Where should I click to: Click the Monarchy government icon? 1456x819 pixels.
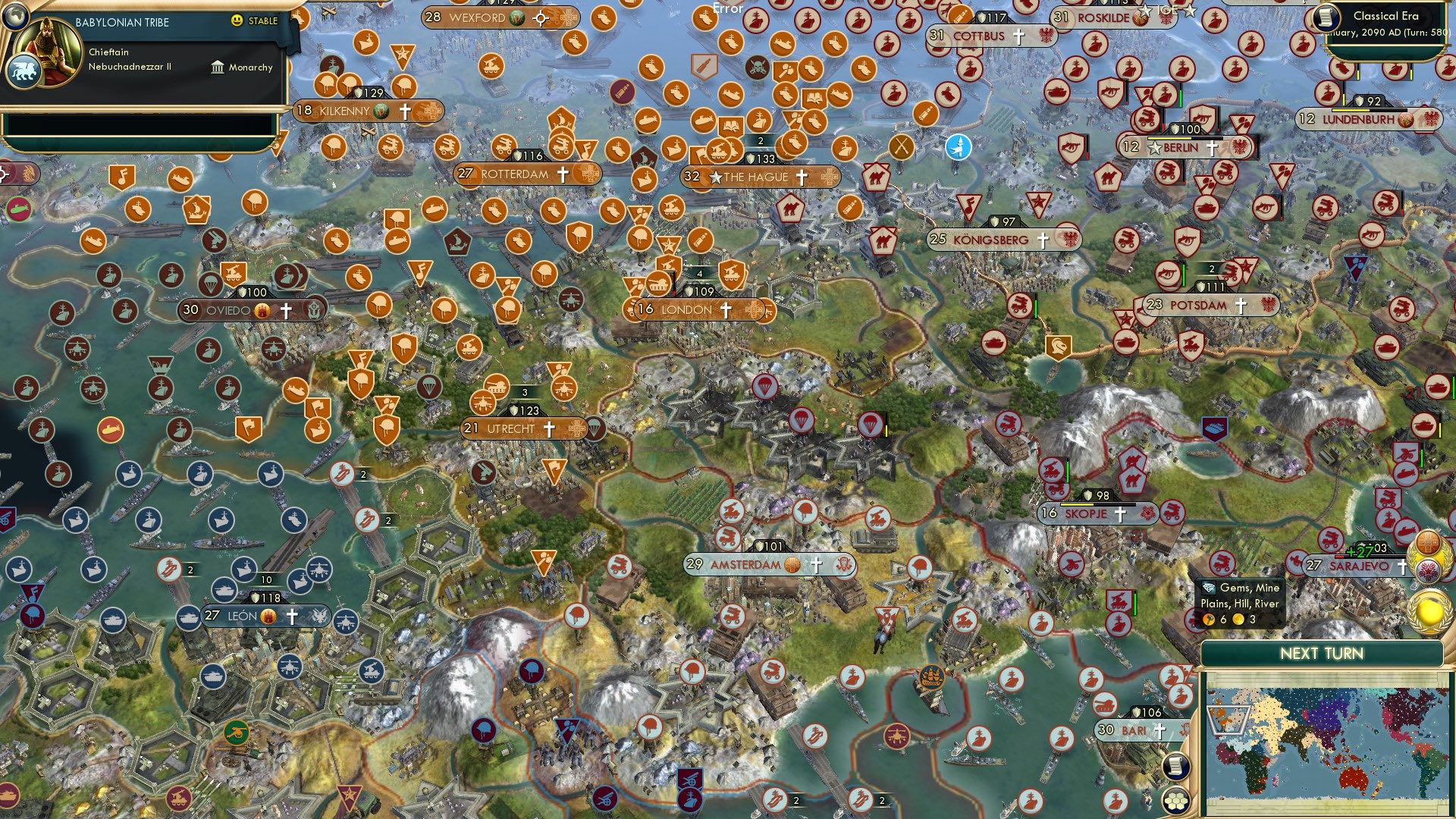[x=216, y=67]
